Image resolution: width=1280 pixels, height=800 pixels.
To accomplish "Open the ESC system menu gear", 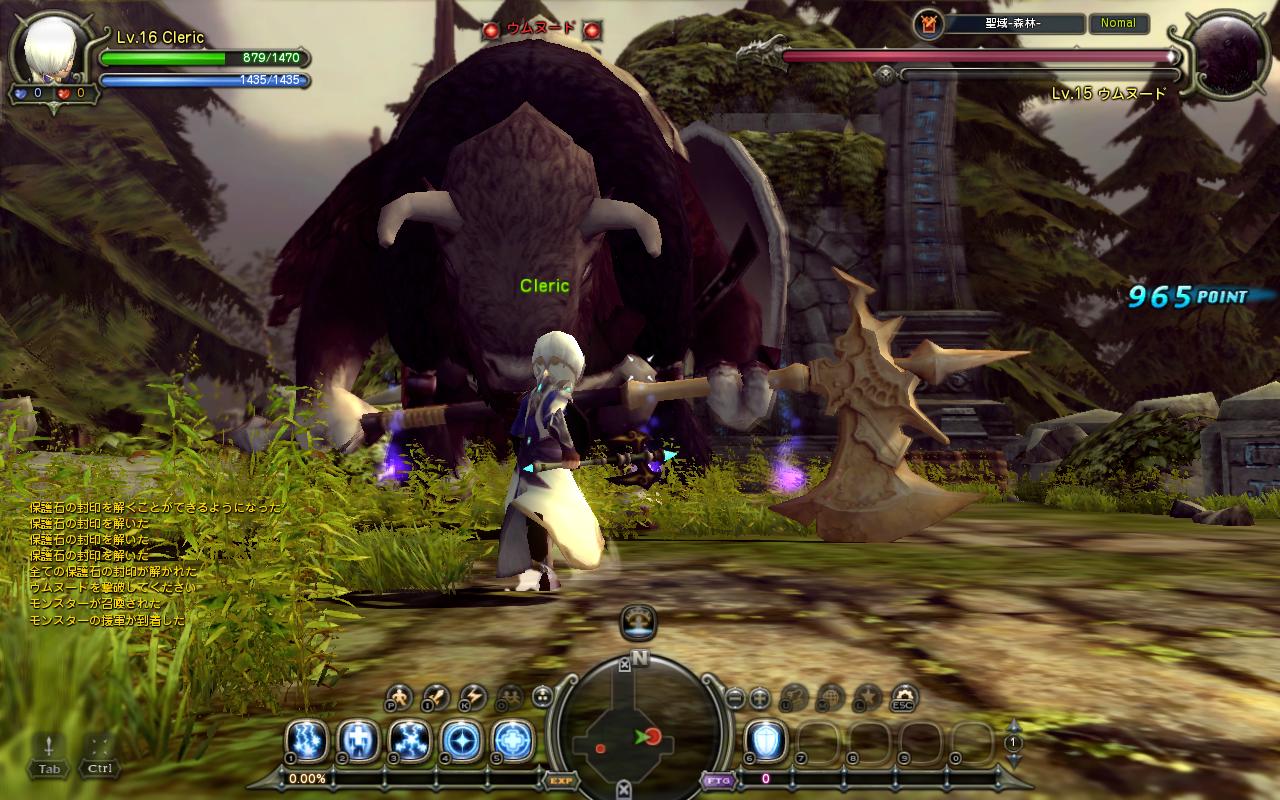I will click(x=905, y=696).
